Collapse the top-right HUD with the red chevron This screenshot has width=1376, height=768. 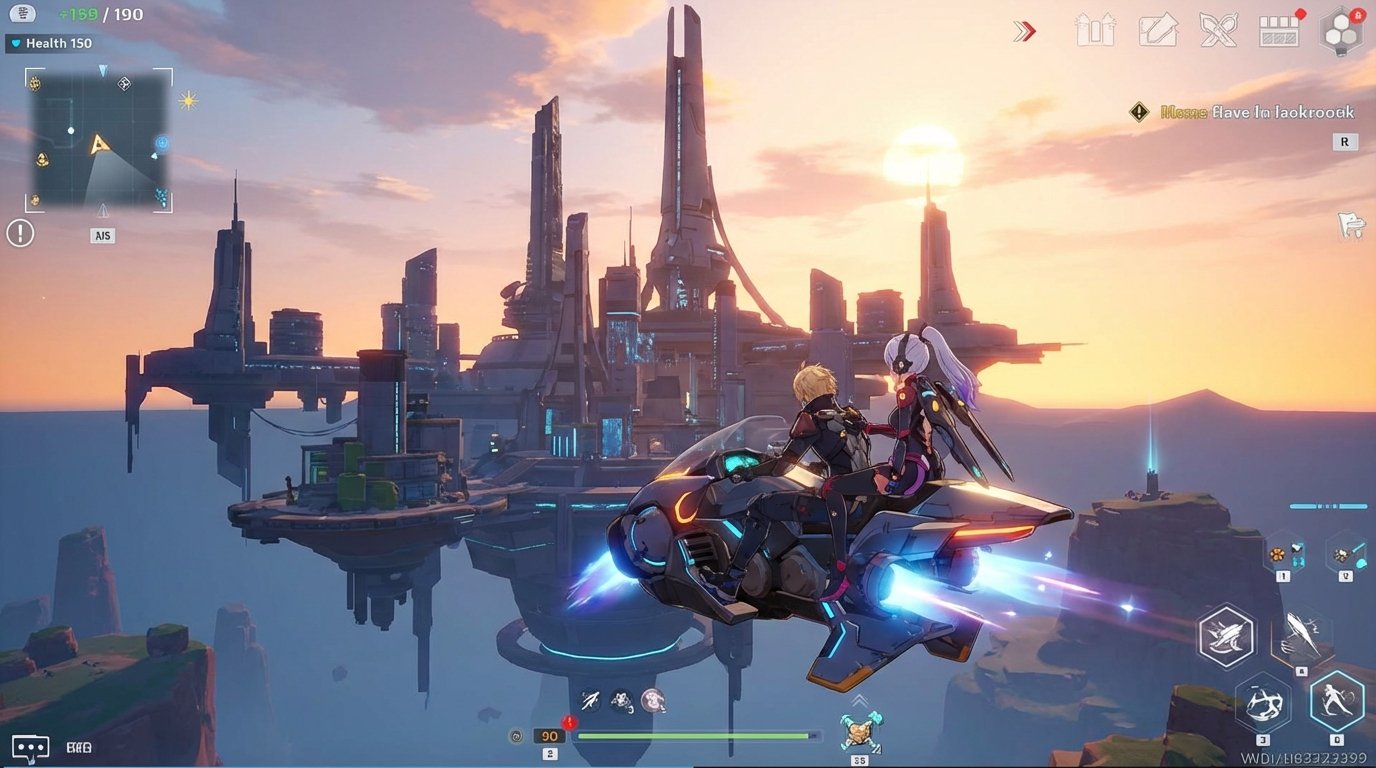tap(1024, 31)
